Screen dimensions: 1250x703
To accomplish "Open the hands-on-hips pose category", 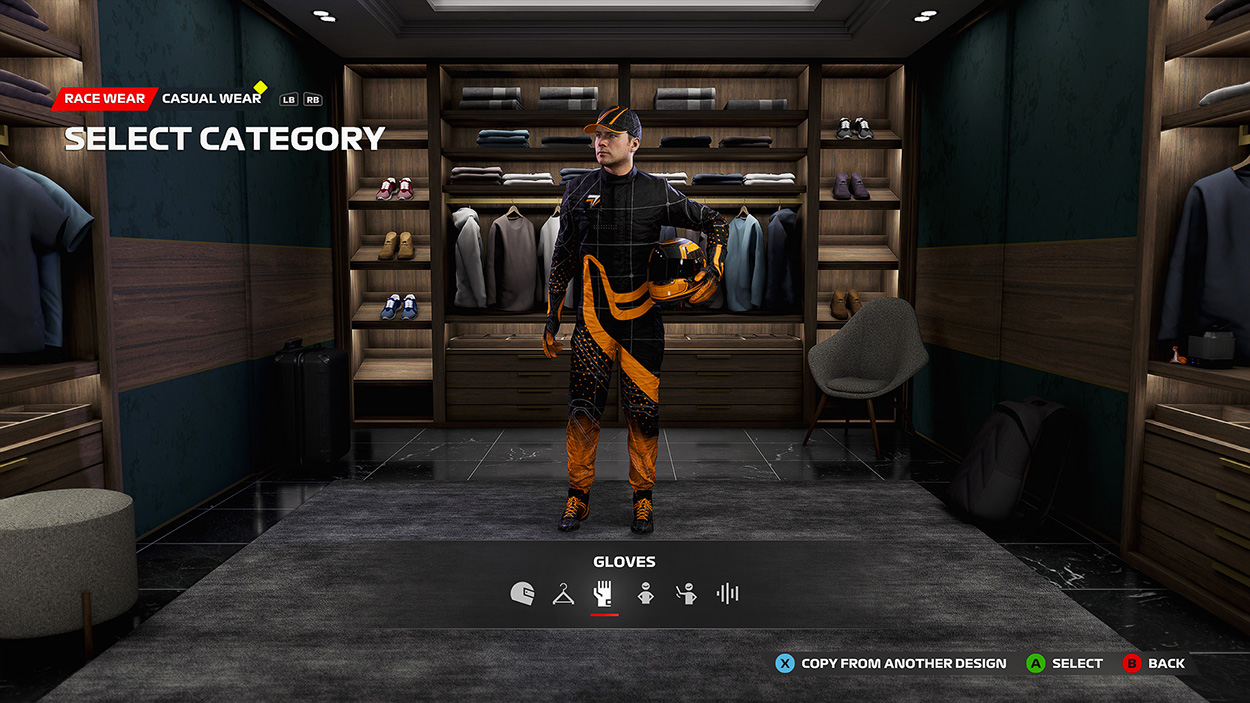I will (645, 594).
